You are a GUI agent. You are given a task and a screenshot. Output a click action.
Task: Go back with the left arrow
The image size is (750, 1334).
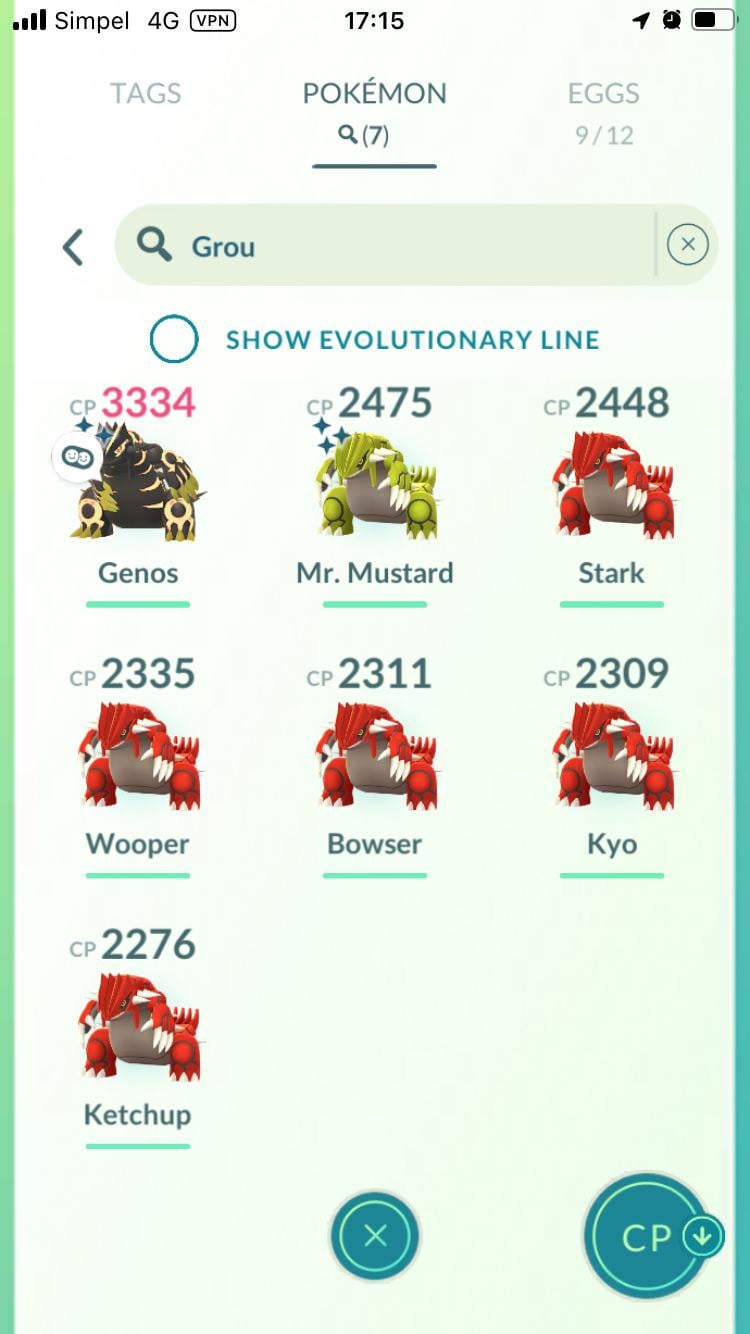[x=73, y=247]
